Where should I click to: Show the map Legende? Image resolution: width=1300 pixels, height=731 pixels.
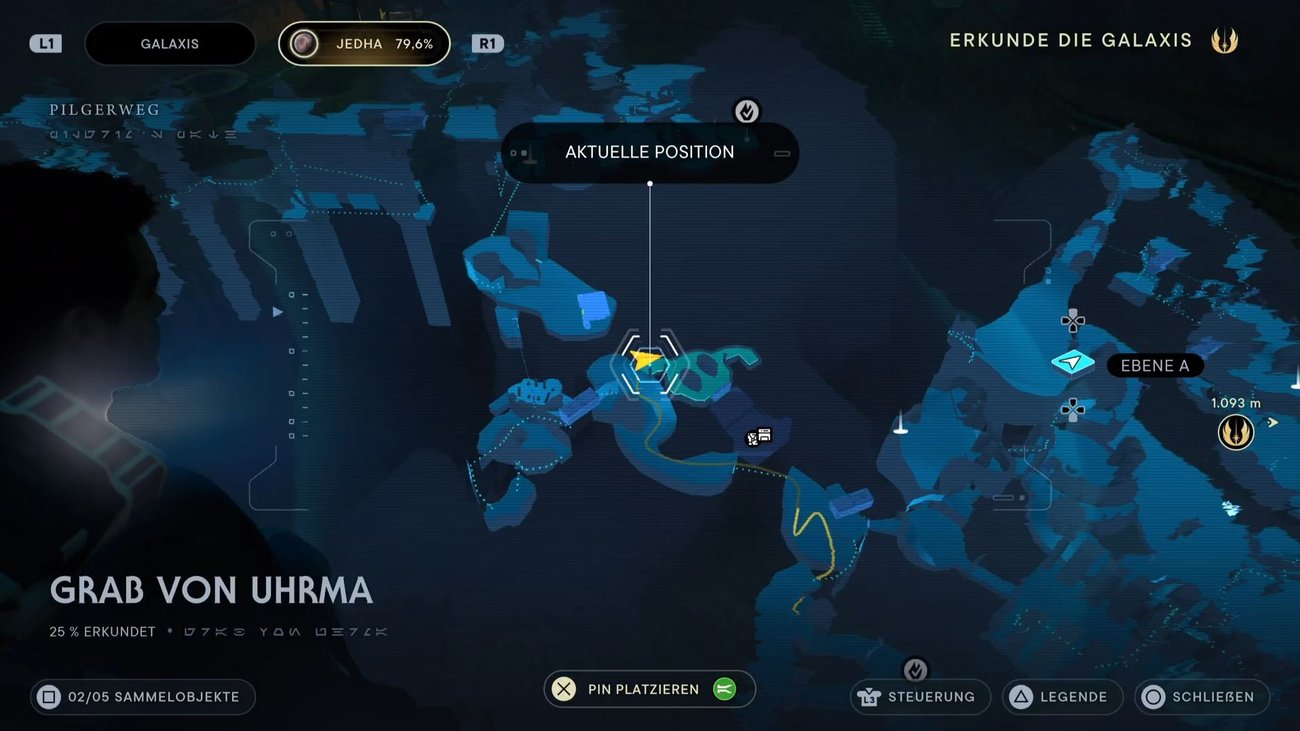[x=1062, y=697]
